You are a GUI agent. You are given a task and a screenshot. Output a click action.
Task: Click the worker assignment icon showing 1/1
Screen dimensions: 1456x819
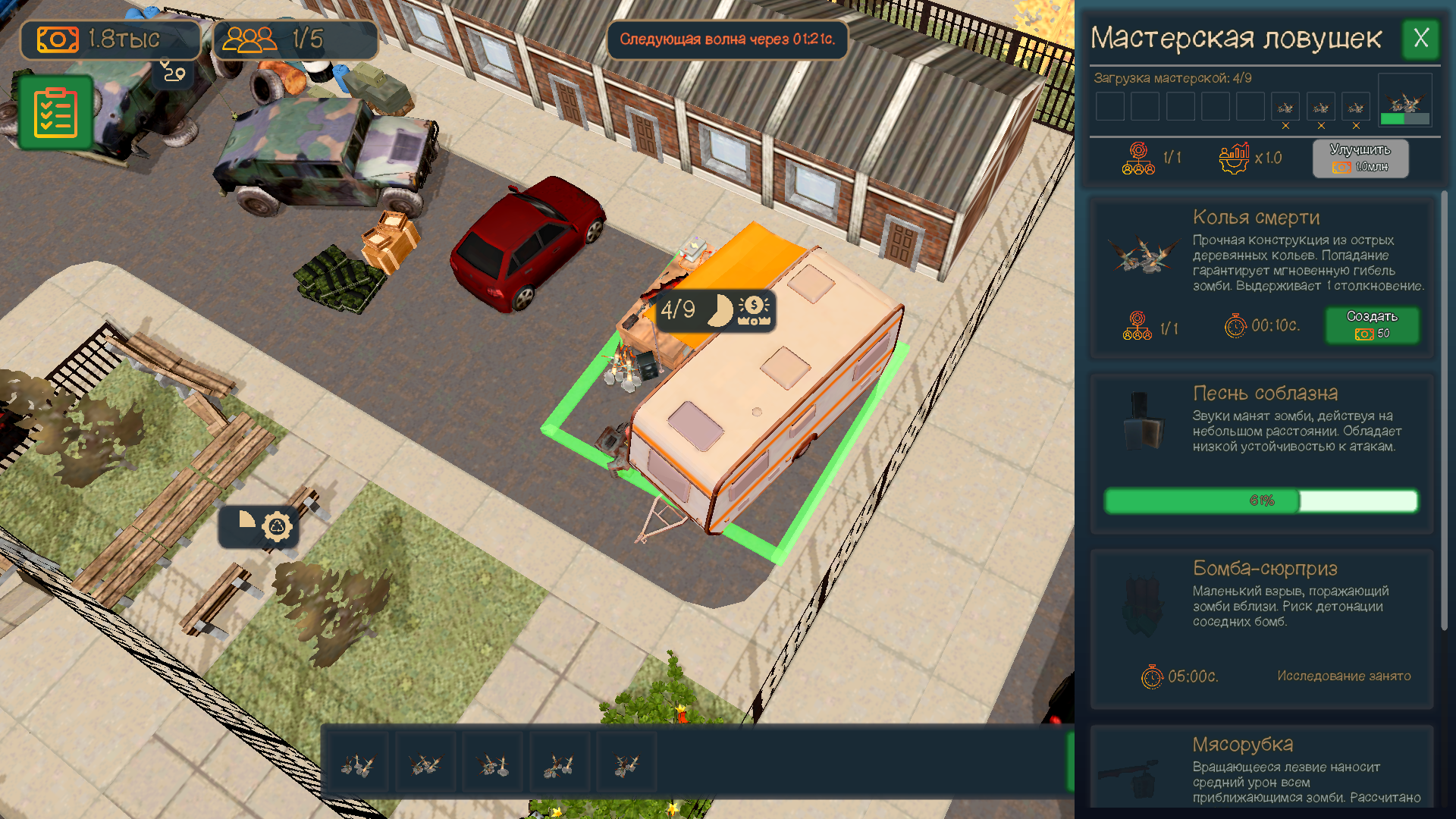[1137, 158]
